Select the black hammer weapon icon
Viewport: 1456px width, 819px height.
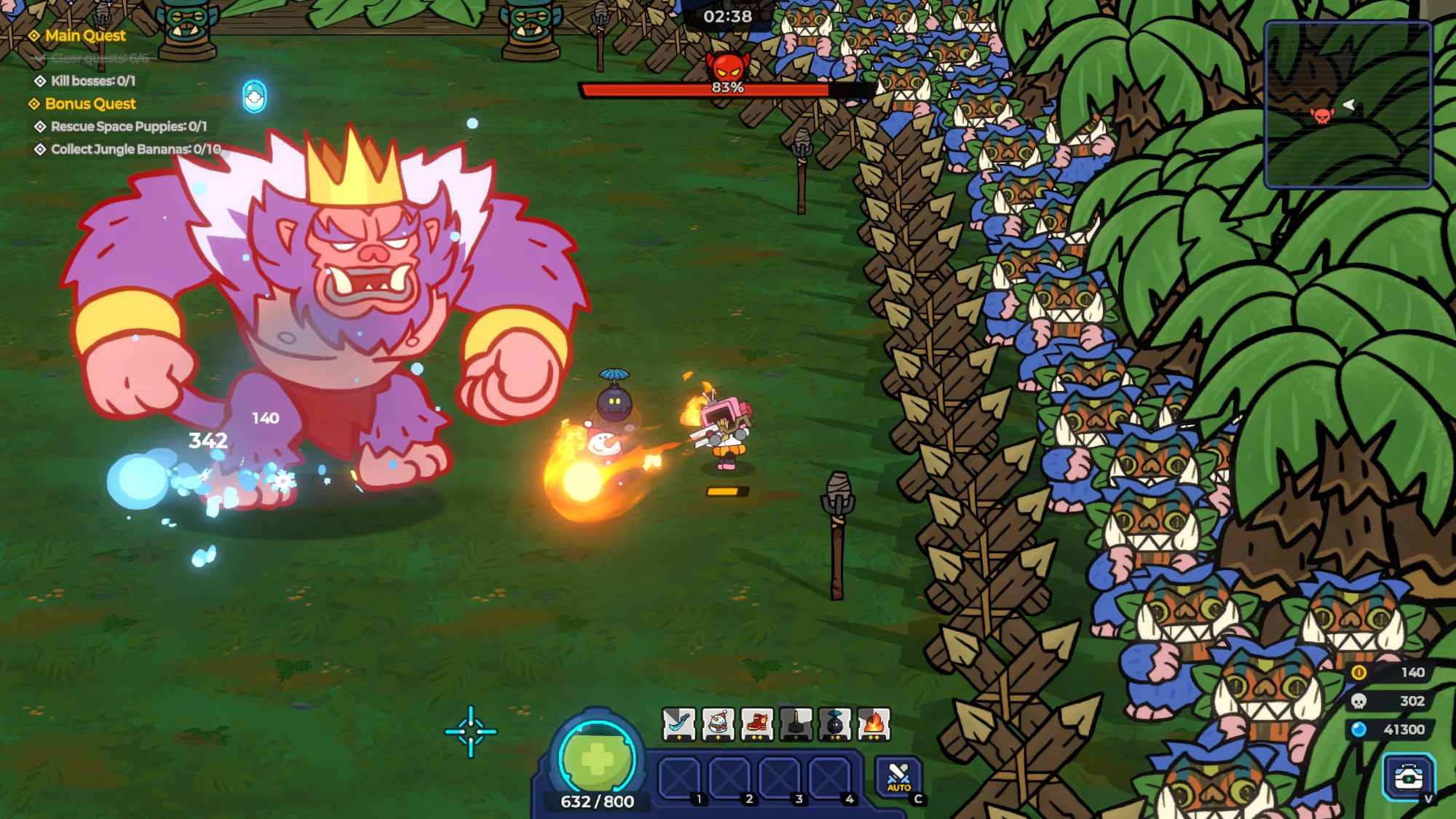[796, 724]
